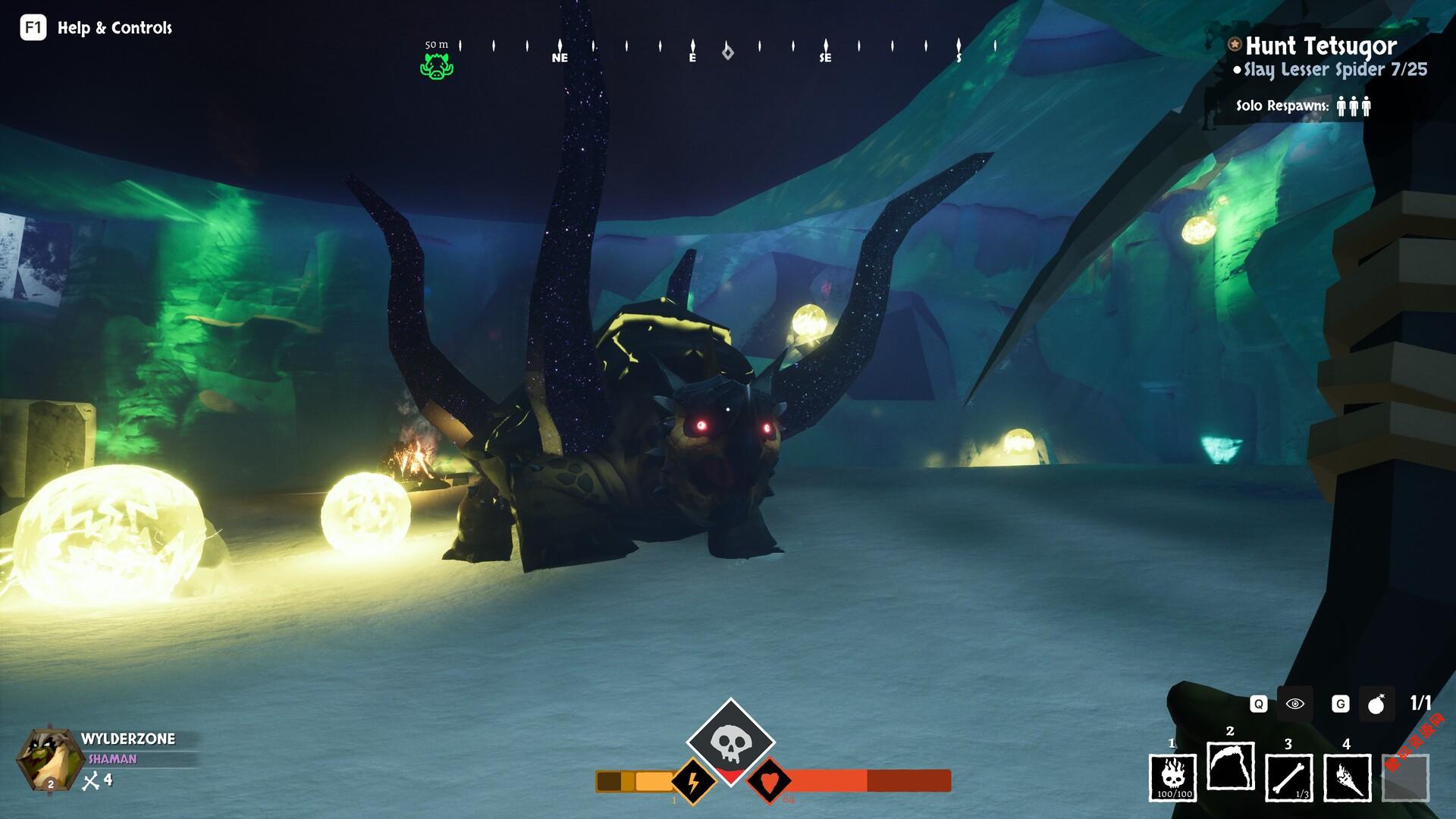
Task: Open Help & Controls label
Action: click(115, 28)
